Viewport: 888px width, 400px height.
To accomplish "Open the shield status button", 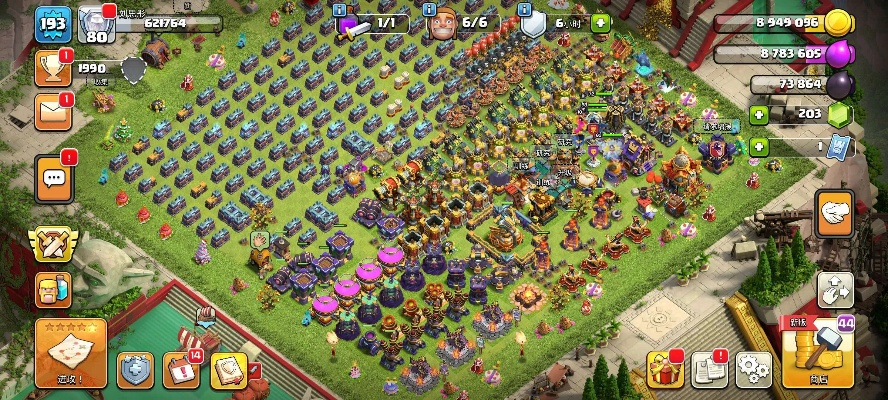I will 136,370.
